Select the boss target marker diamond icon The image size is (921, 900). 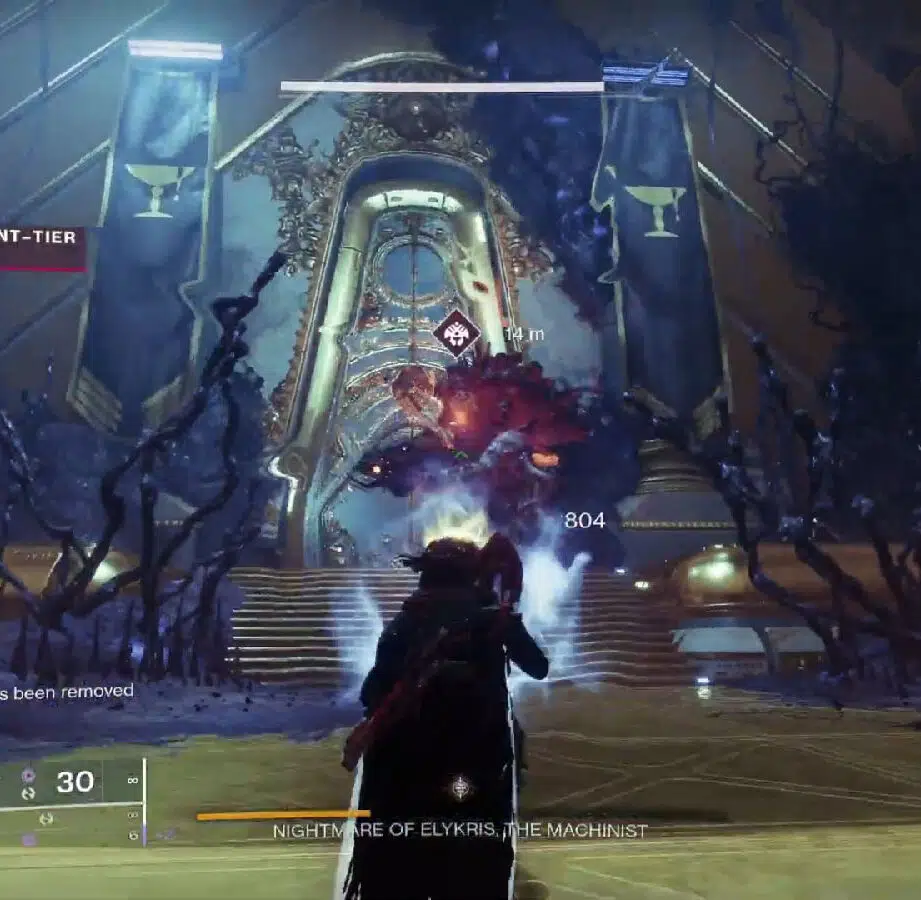pyautogui.click(x=457, y=335)
